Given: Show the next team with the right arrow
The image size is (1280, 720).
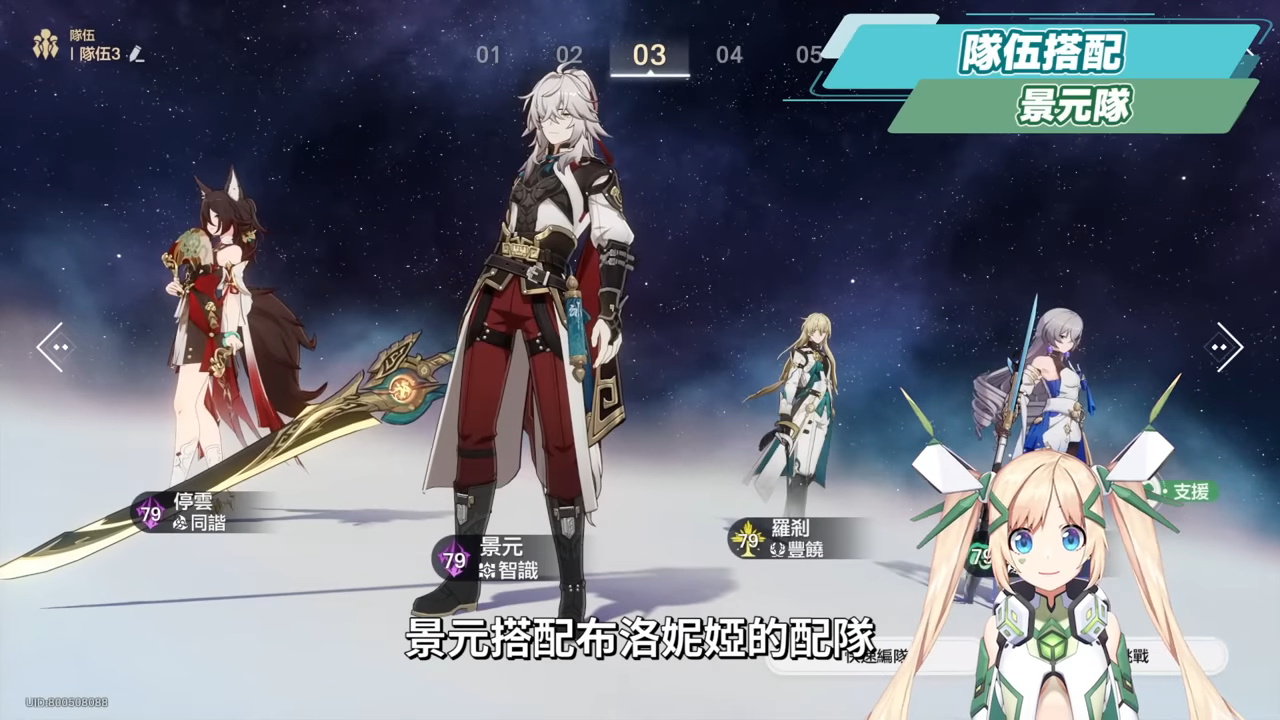Looking at the screenshot, I should tap(1223, 347).
